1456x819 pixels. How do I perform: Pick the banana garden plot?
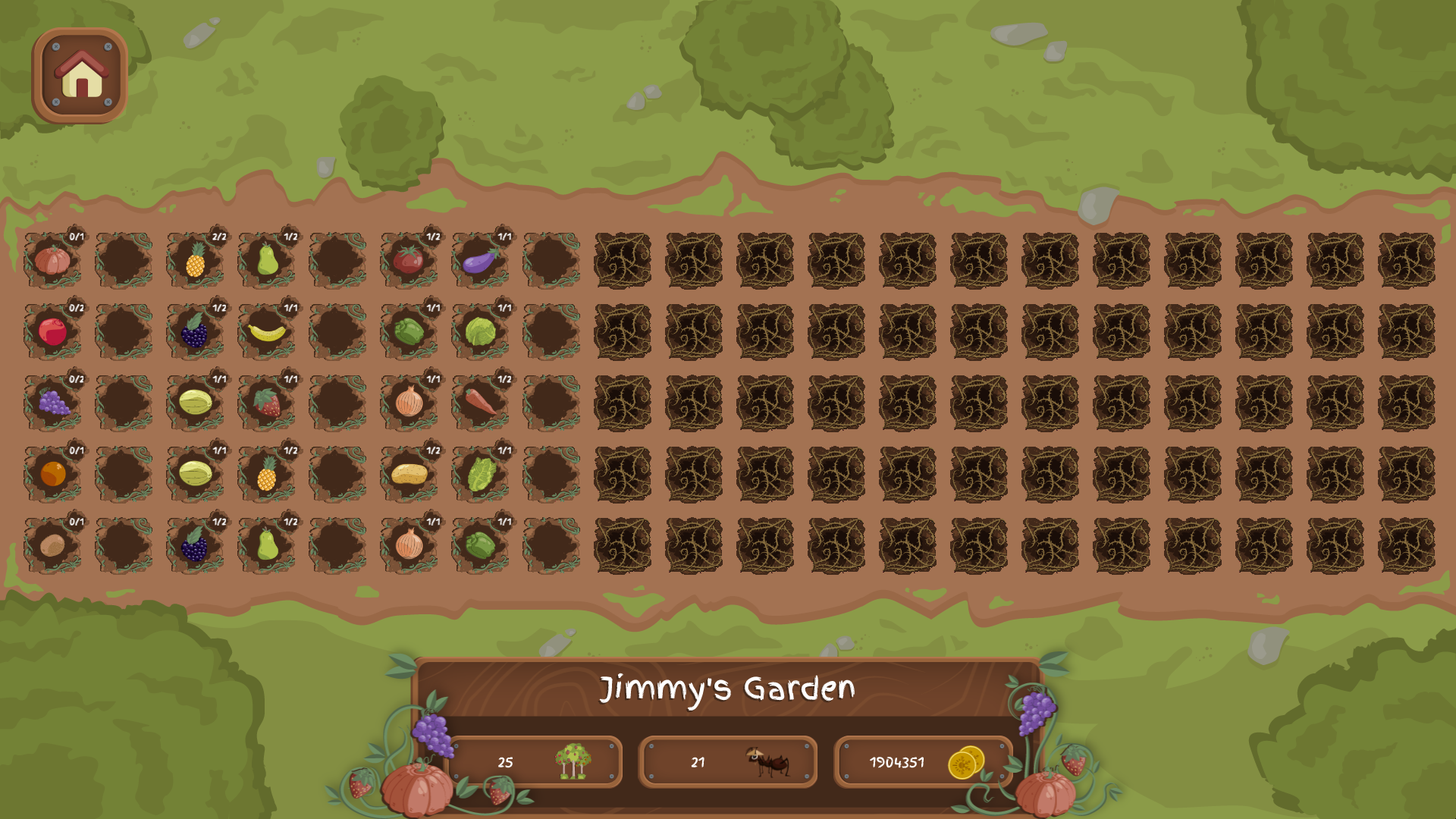266,332
